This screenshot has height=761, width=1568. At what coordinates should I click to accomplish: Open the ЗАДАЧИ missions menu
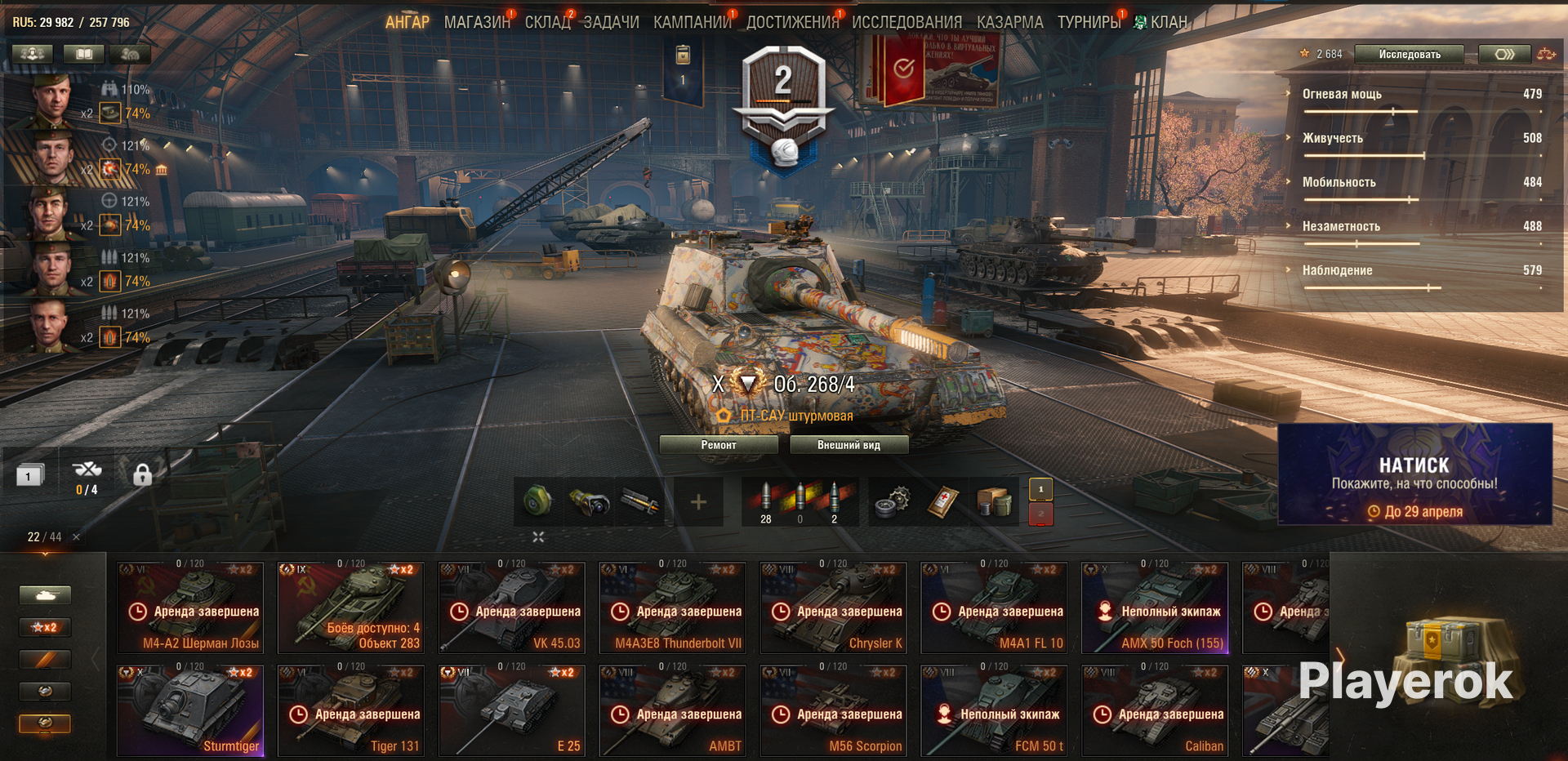[611, 22]
